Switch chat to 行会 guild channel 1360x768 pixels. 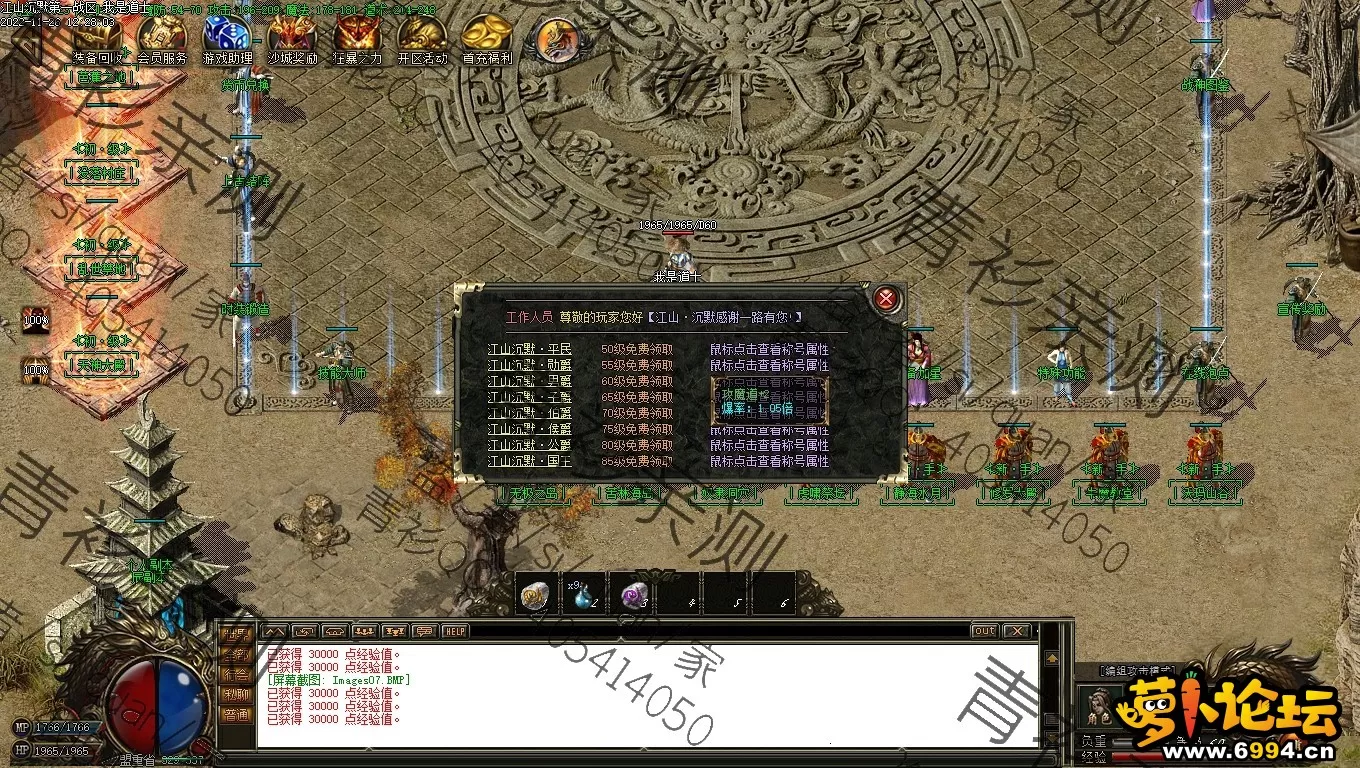click(x=236, y=674)
